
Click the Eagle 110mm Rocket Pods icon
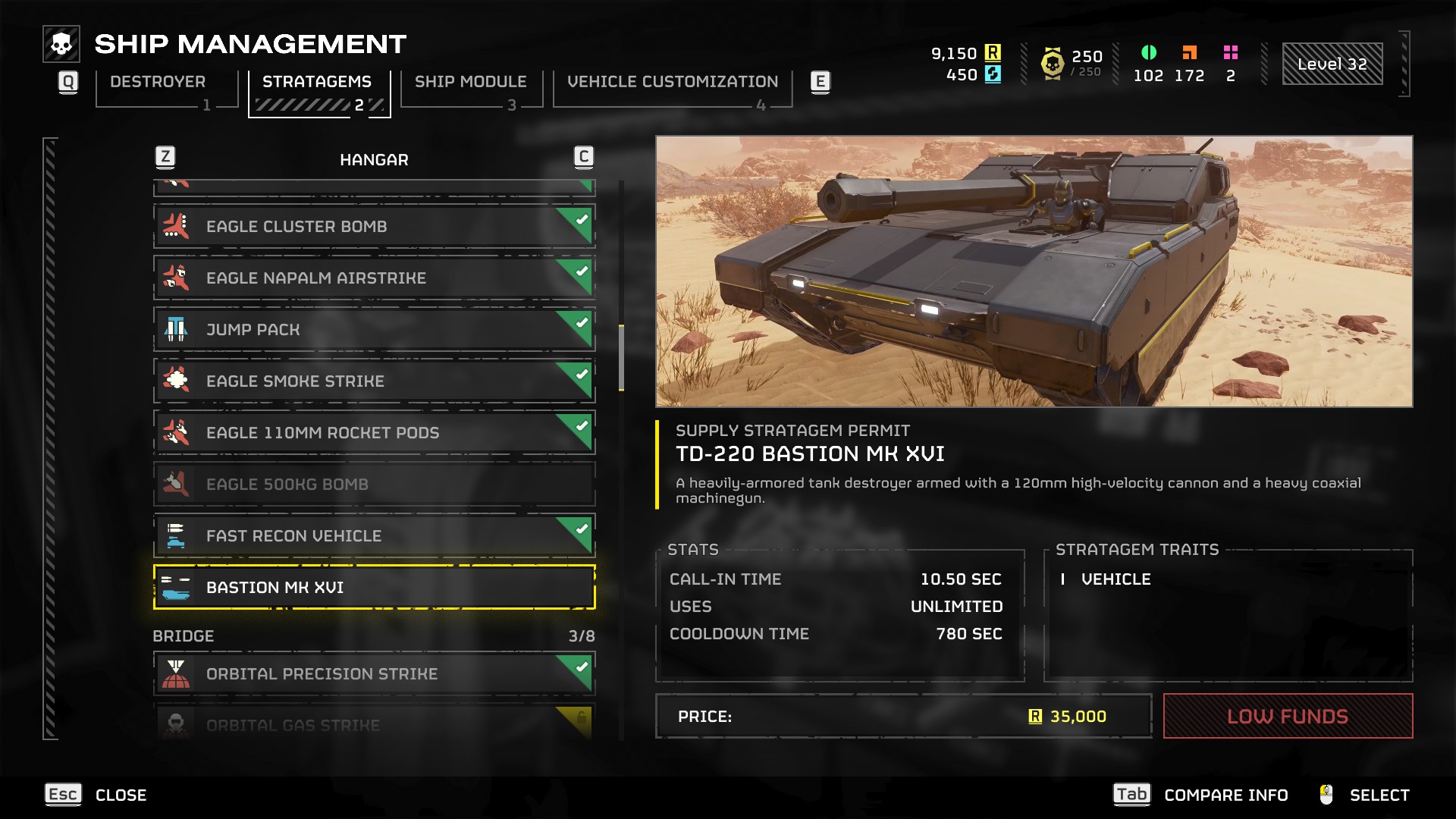point(177,432)
